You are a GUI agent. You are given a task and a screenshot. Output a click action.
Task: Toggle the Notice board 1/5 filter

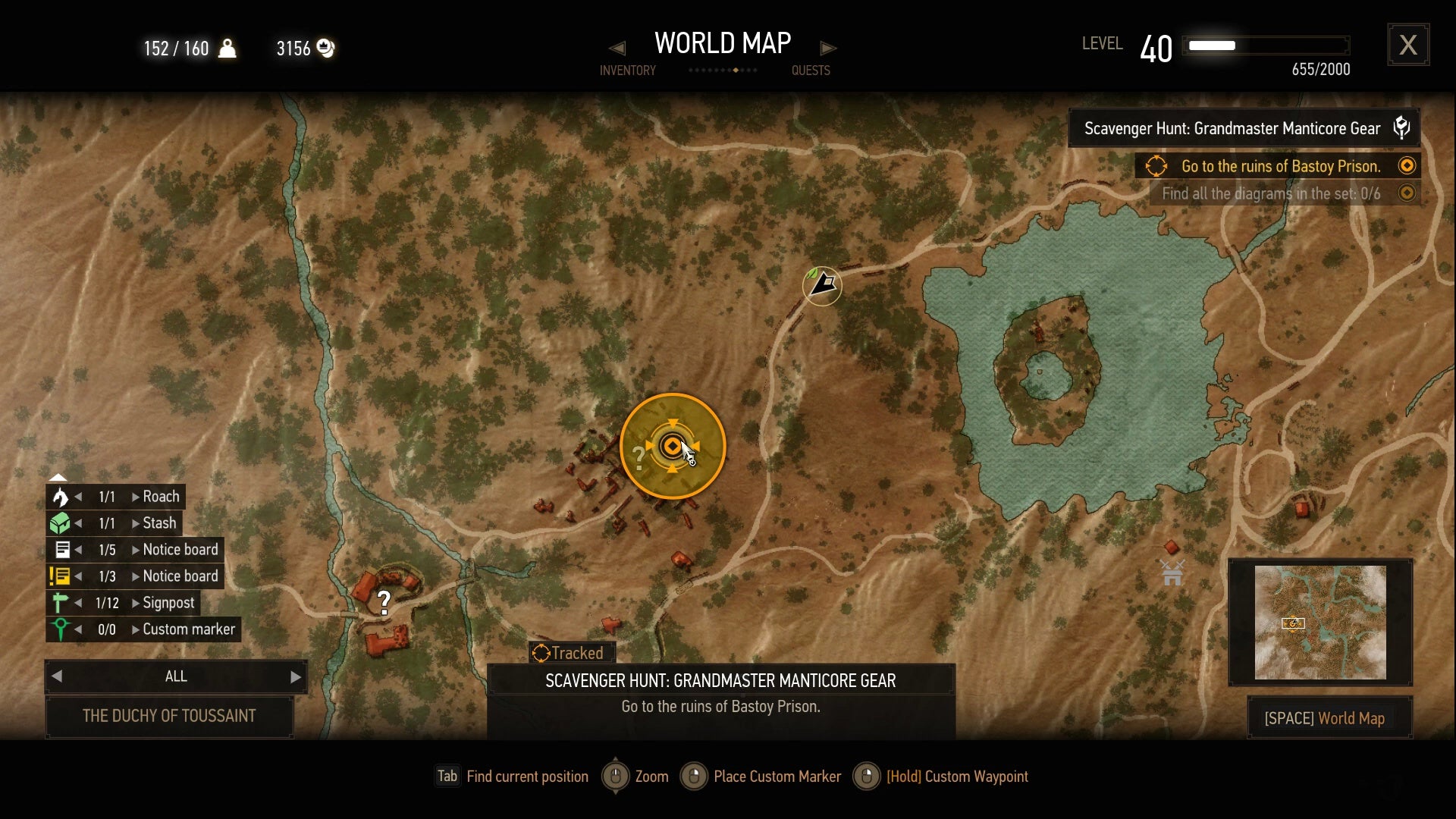[x=62, y=550]
